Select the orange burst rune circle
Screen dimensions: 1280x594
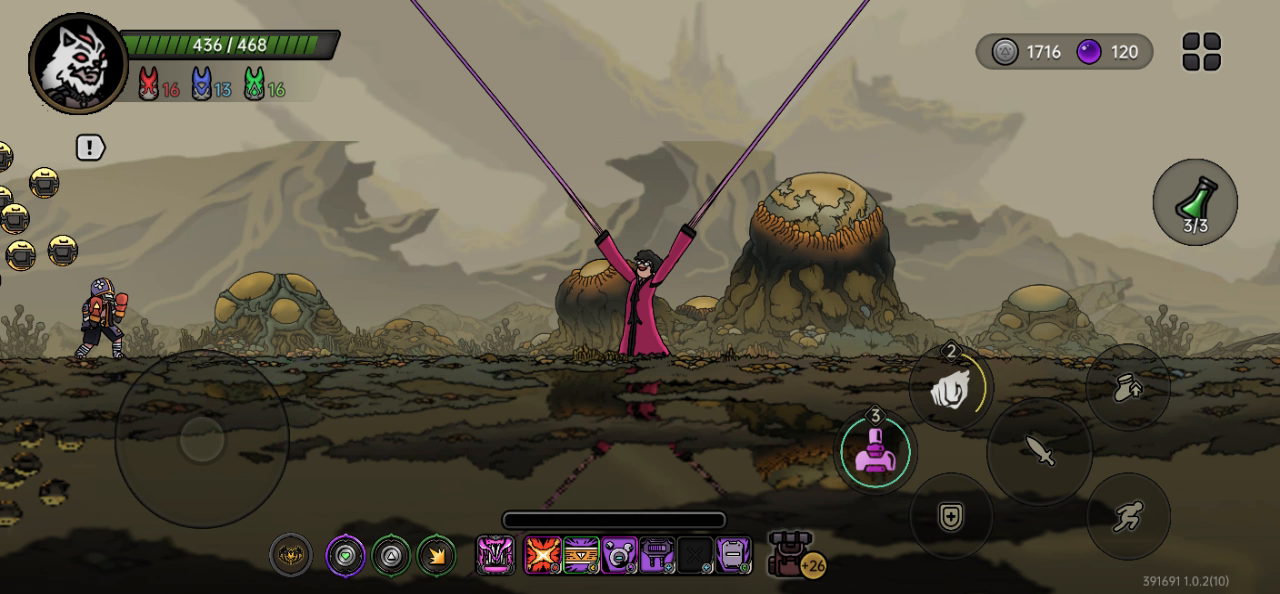(436, 555)
